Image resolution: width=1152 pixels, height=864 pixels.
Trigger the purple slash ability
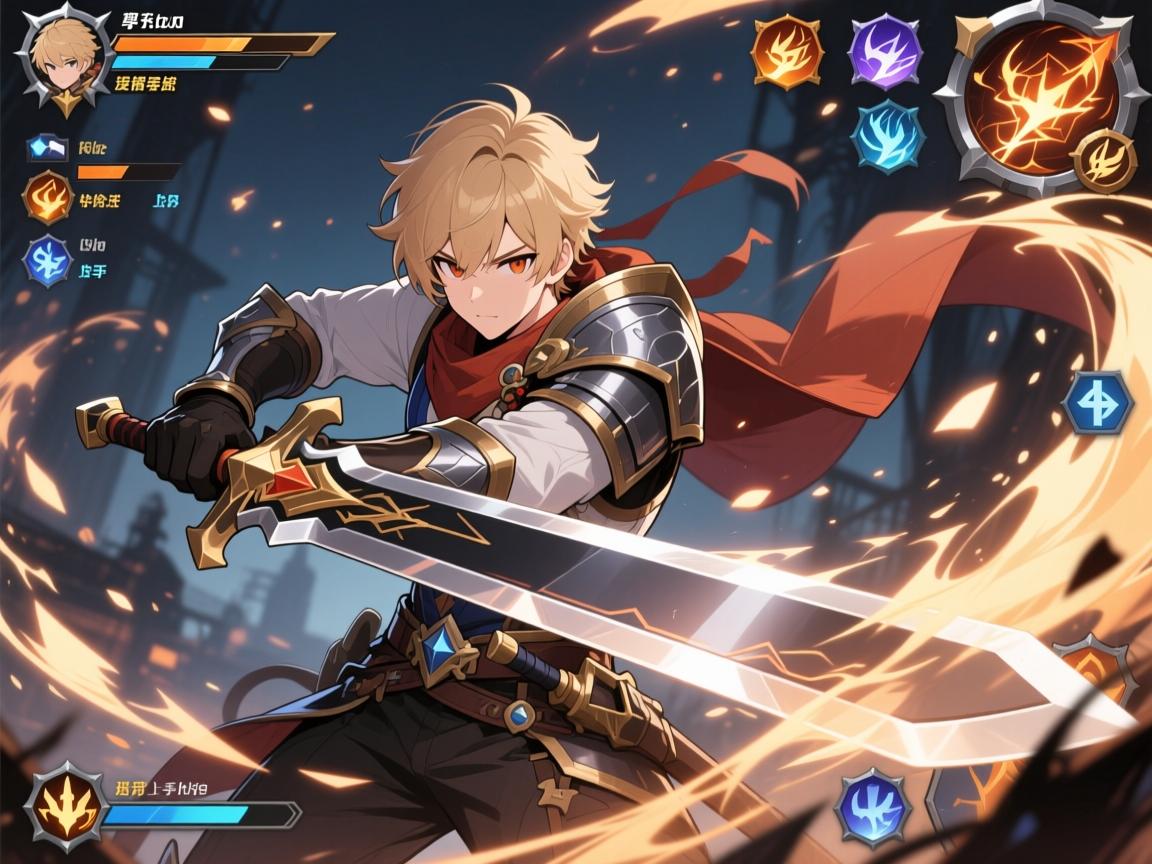(884, 50)
